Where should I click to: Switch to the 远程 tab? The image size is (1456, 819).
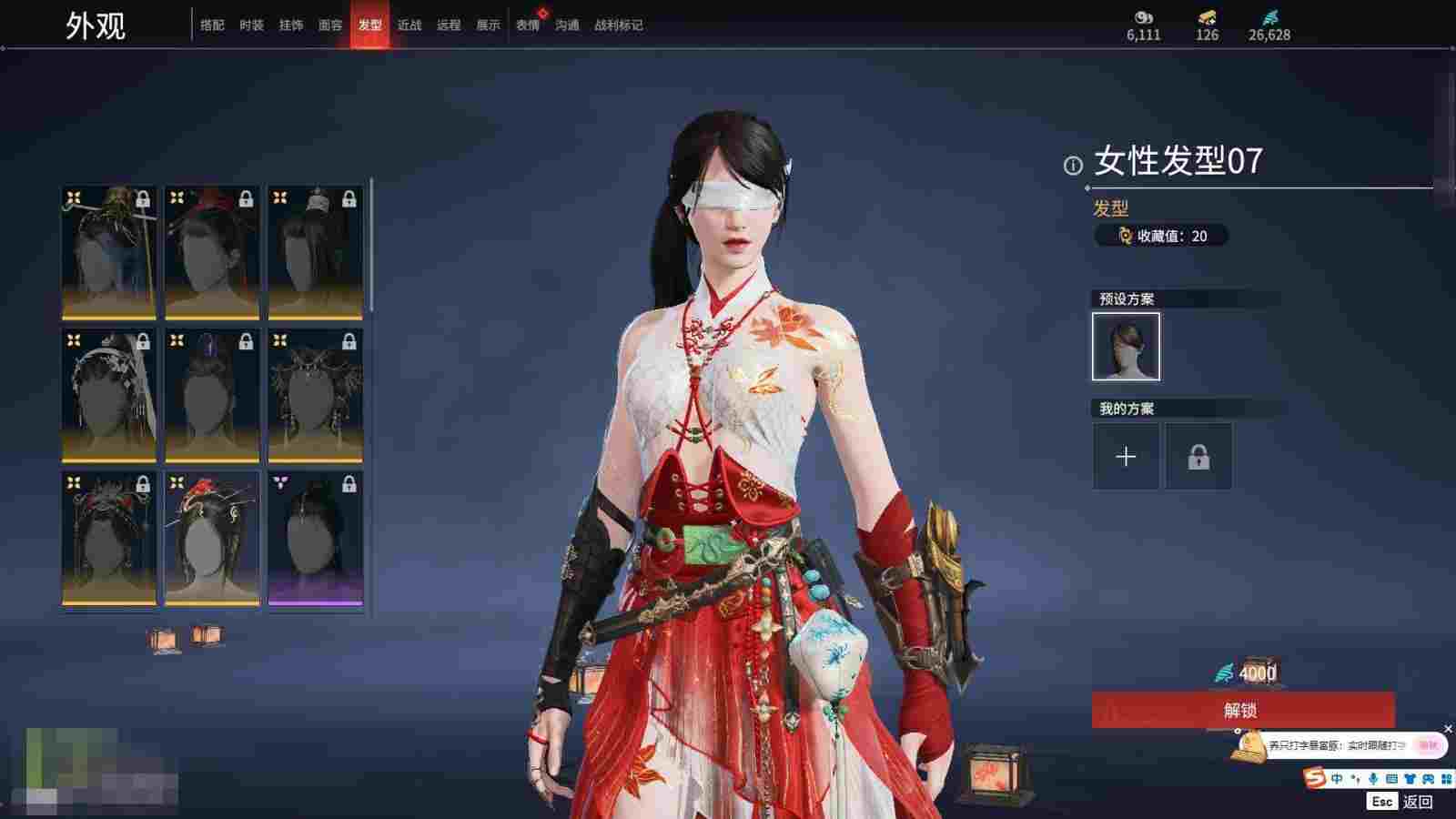449,25
